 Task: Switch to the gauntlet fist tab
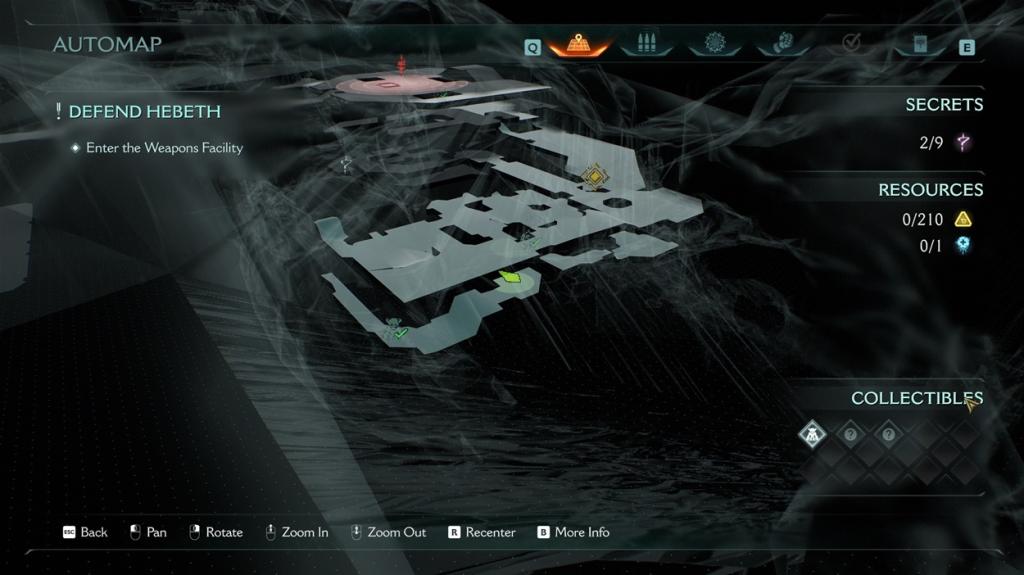(x=778, y=44)
